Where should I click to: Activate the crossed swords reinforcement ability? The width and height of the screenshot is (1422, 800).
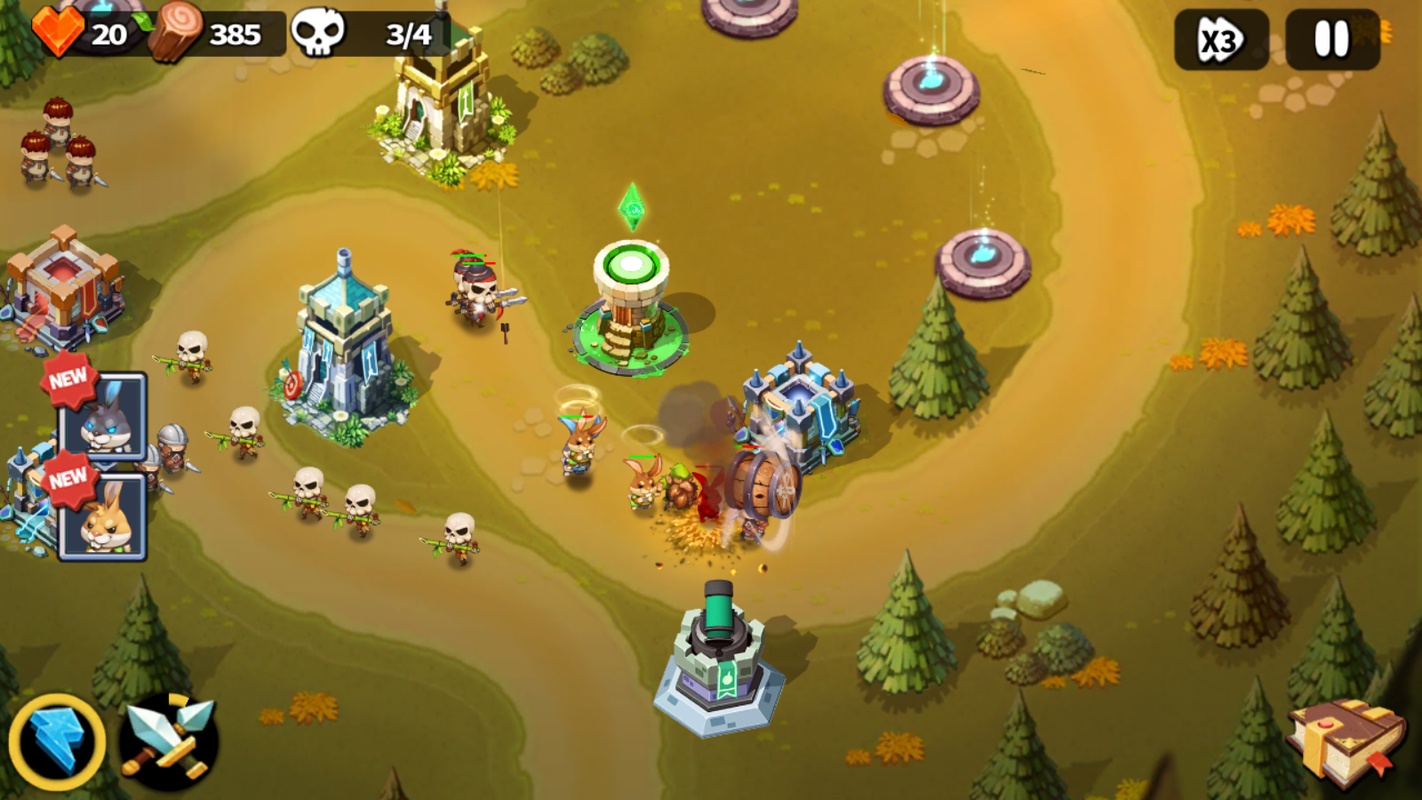click(169, 743)
